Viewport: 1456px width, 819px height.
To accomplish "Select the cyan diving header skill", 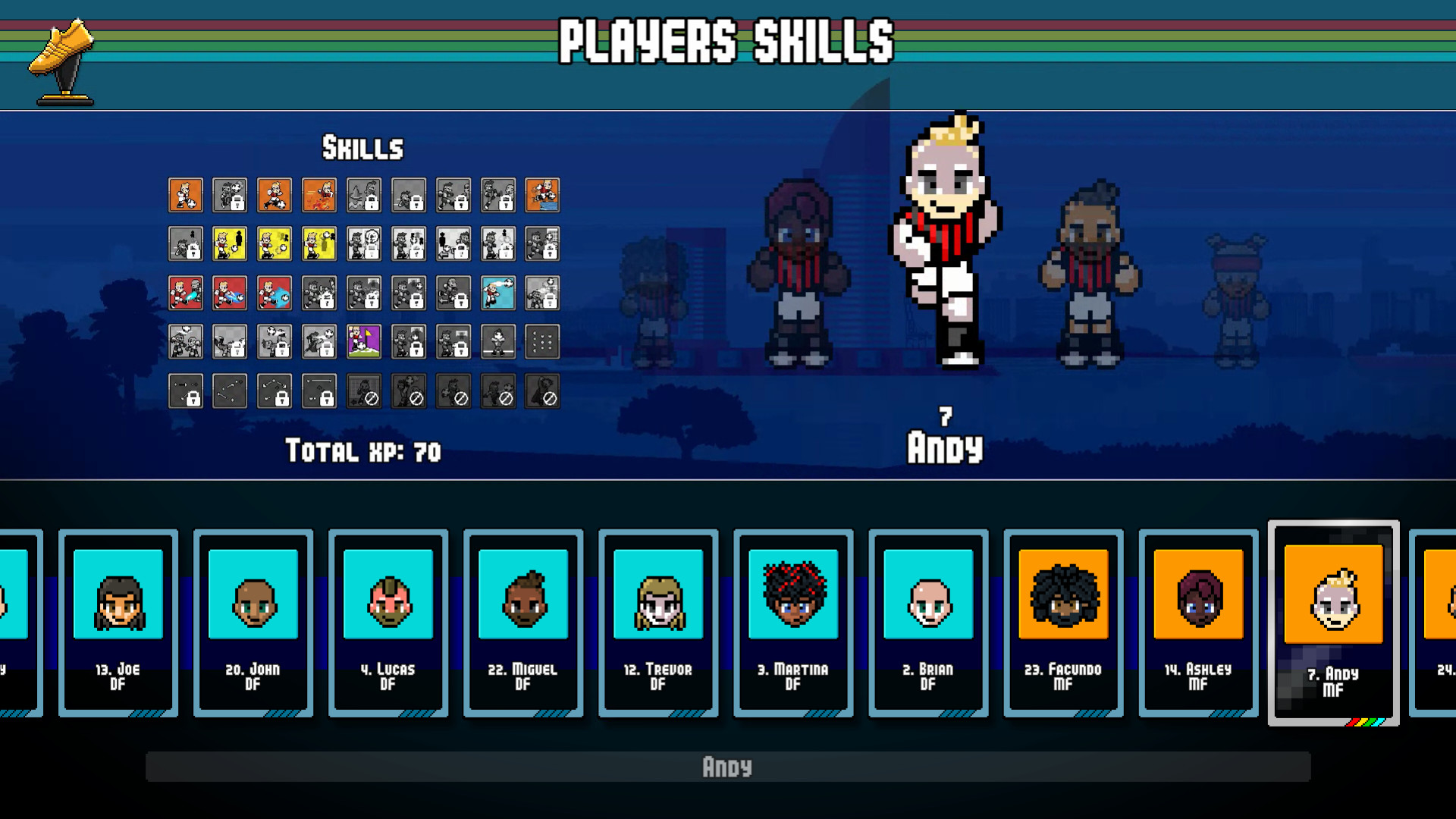I will (x=497, y=293).
